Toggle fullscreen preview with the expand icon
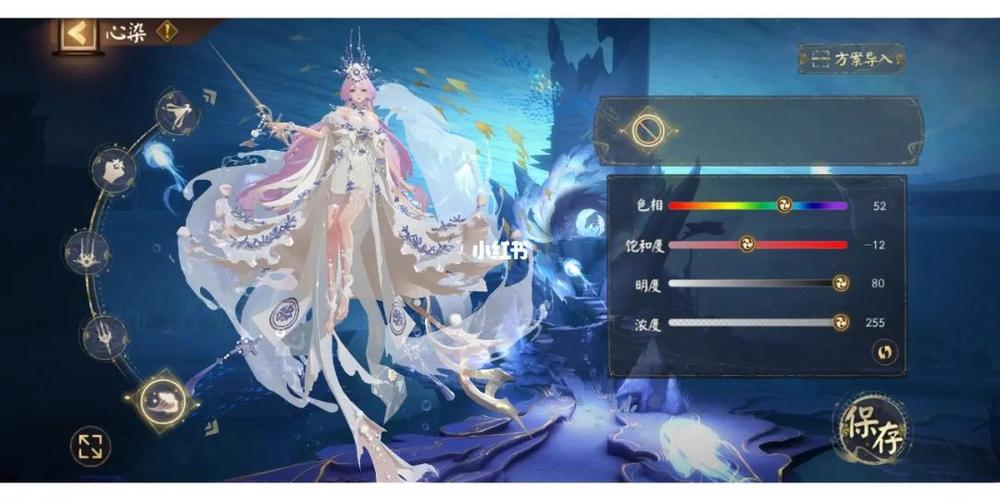The width and height of the screenshot is (1000, 500). point(90,446)
